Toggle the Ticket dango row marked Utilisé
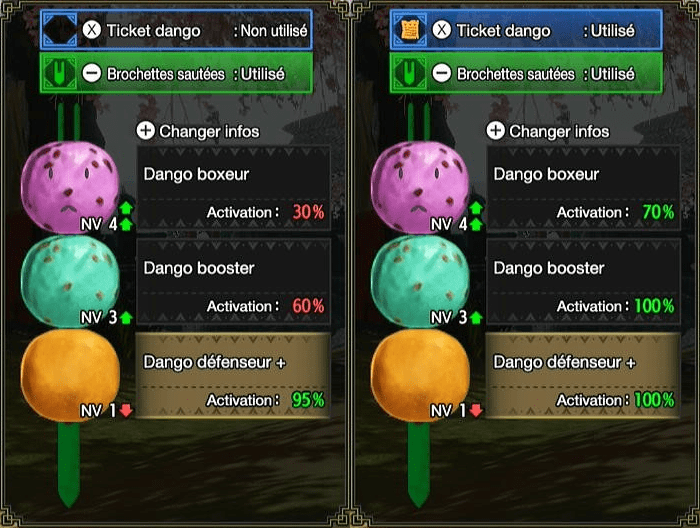 pyautogui.click(x=526, y=30)
